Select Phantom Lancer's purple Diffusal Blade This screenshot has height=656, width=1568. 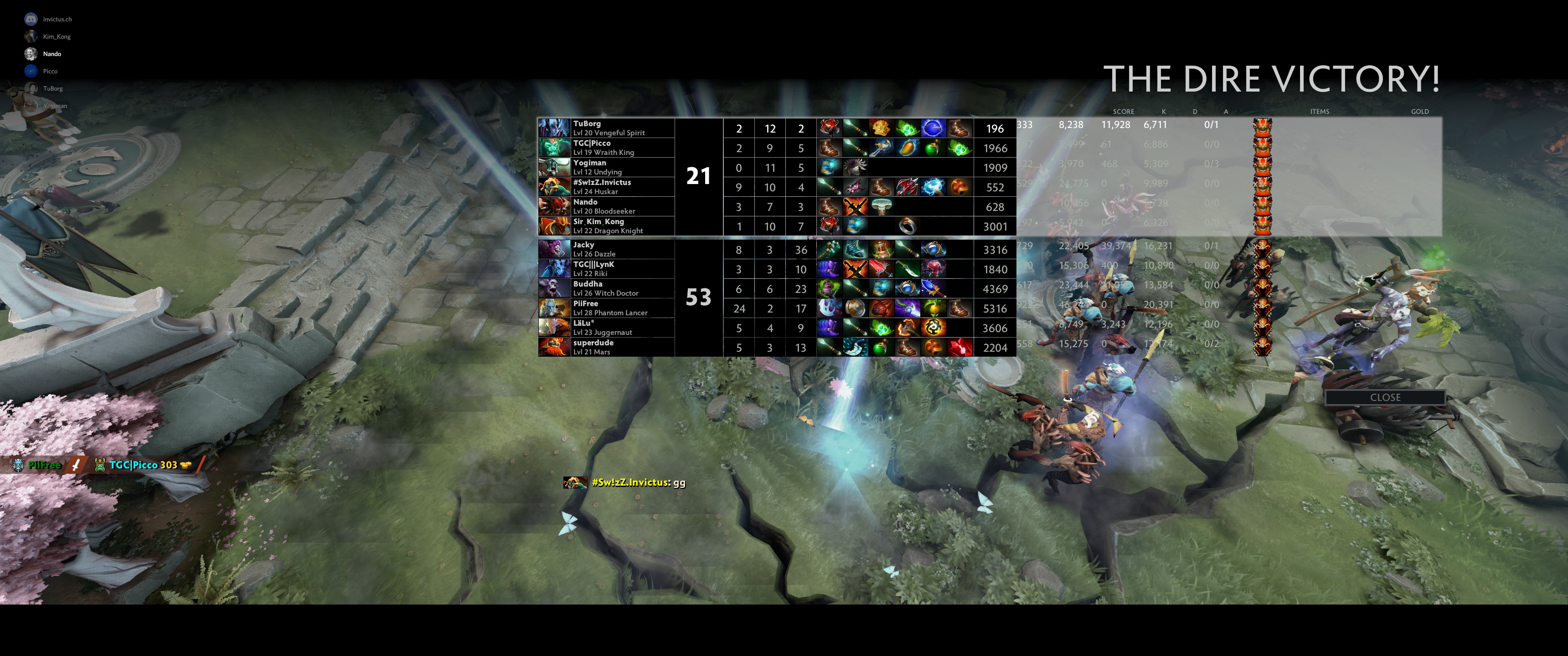[x=907, y=308]
